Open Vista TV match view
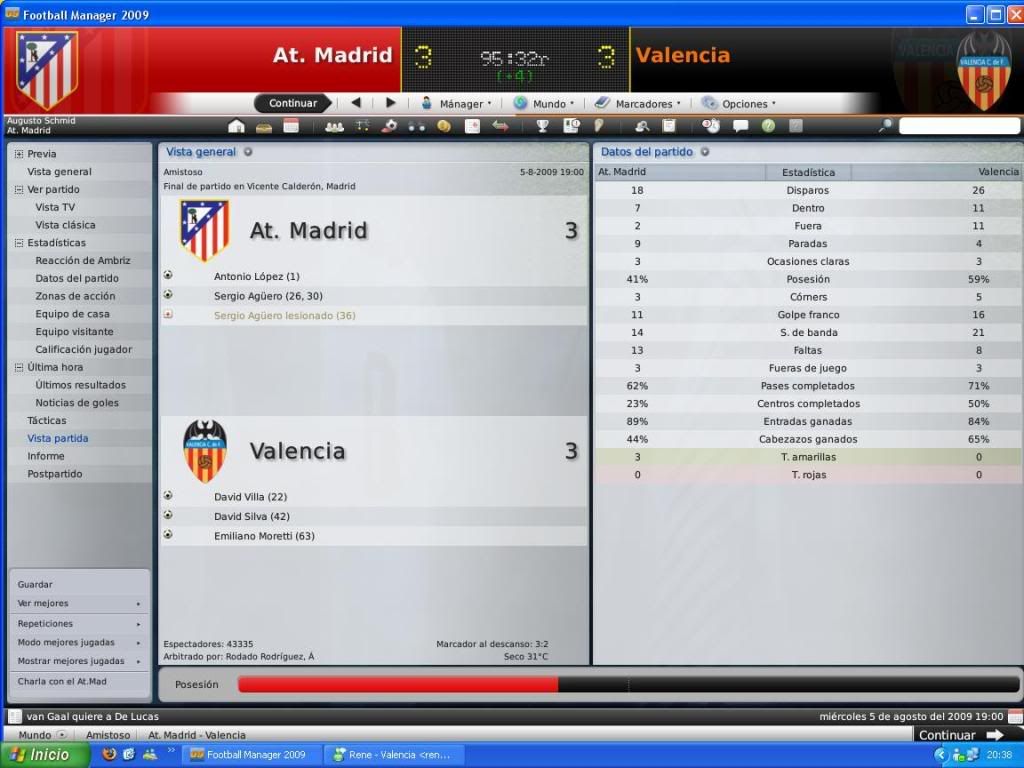The height and width of the screenshot is (768, 1024). 55,207
